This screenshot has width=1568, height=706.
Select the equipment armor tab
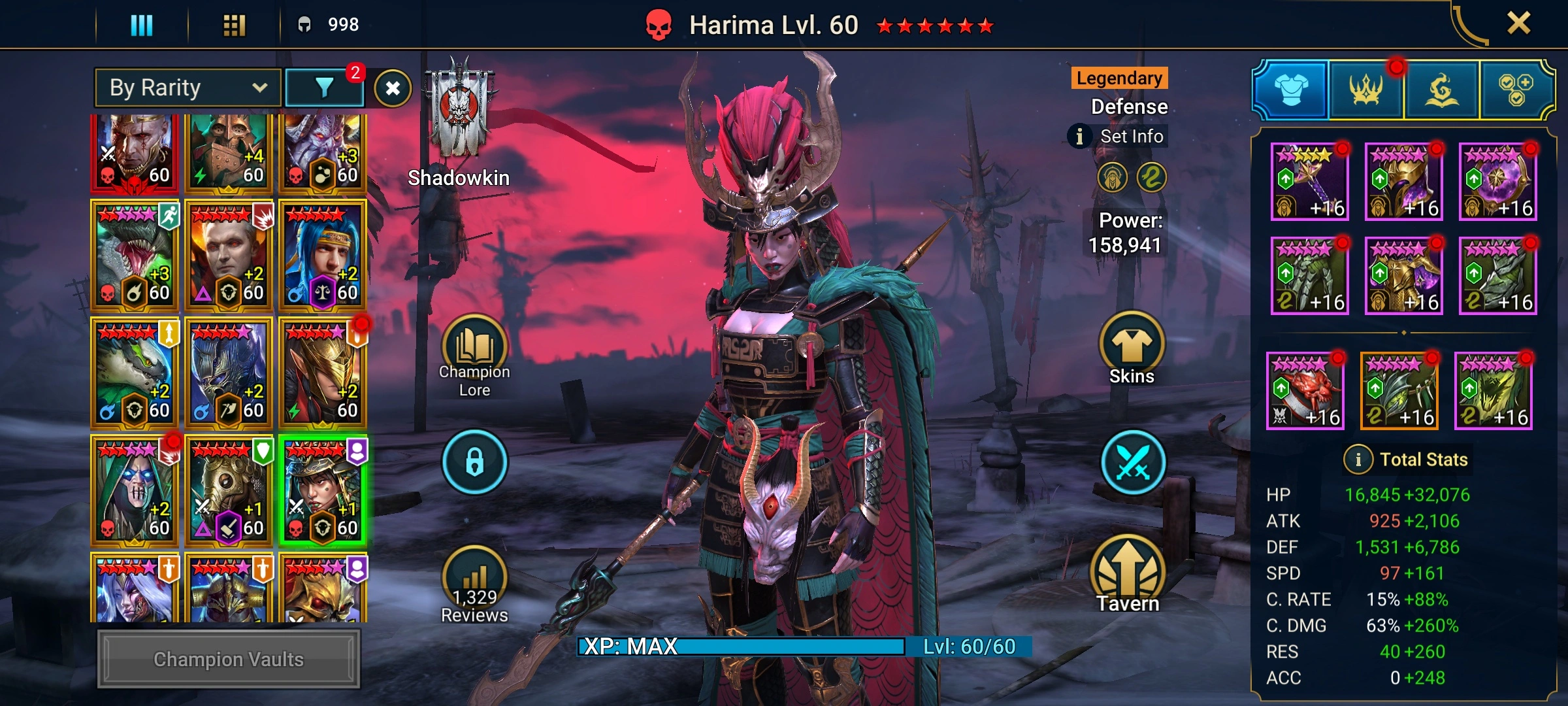pos(1291,90)
